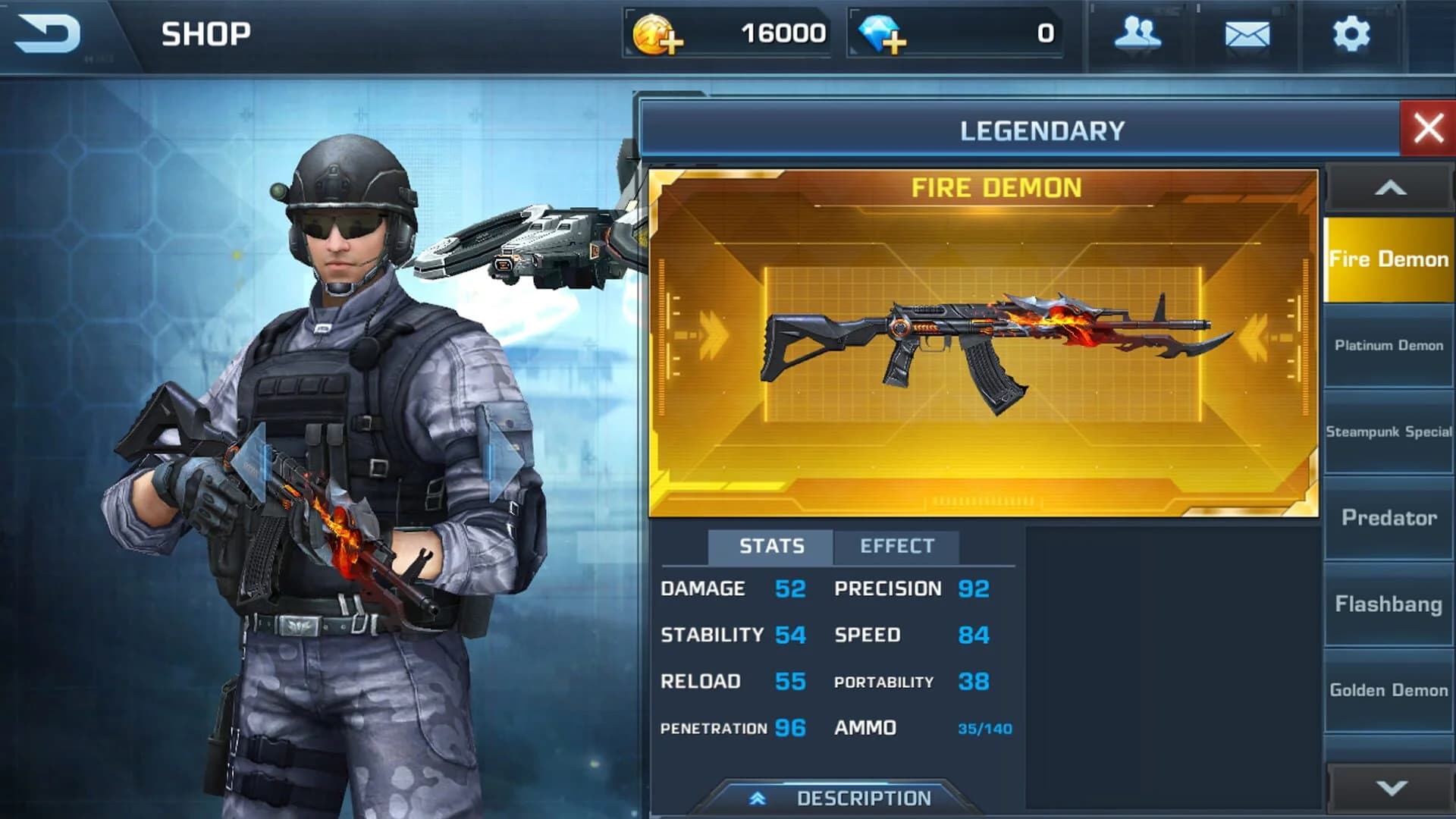Open the in-game settings gear
Viewport: 1456px width, 819px height.
1352,34
